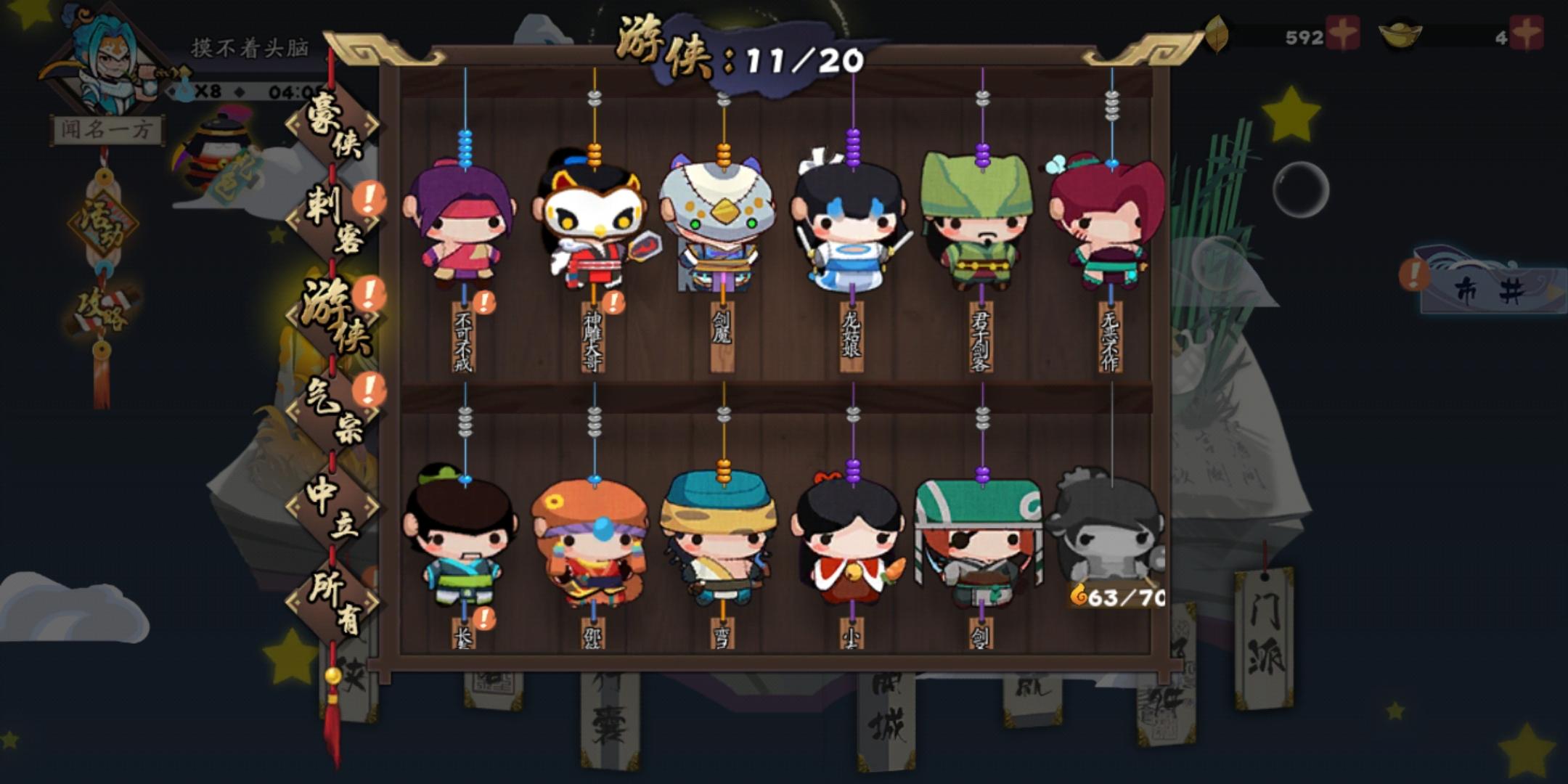The image size is (1568, 784).
Task: Select the 剑魔 character doll
Action: (721, 225)
